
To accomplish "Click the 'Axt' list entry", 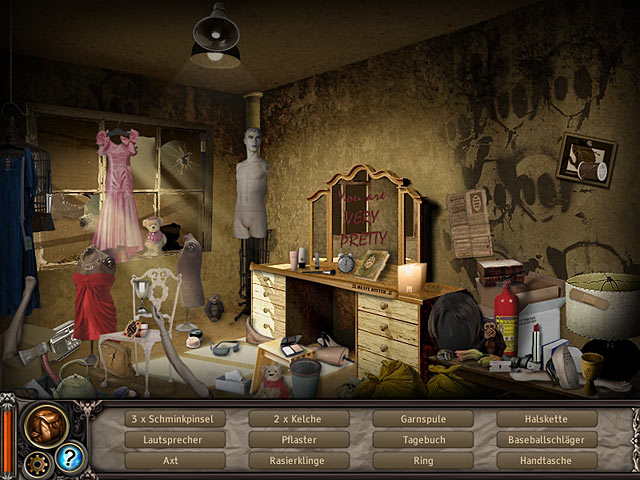I will pos(172,461).
